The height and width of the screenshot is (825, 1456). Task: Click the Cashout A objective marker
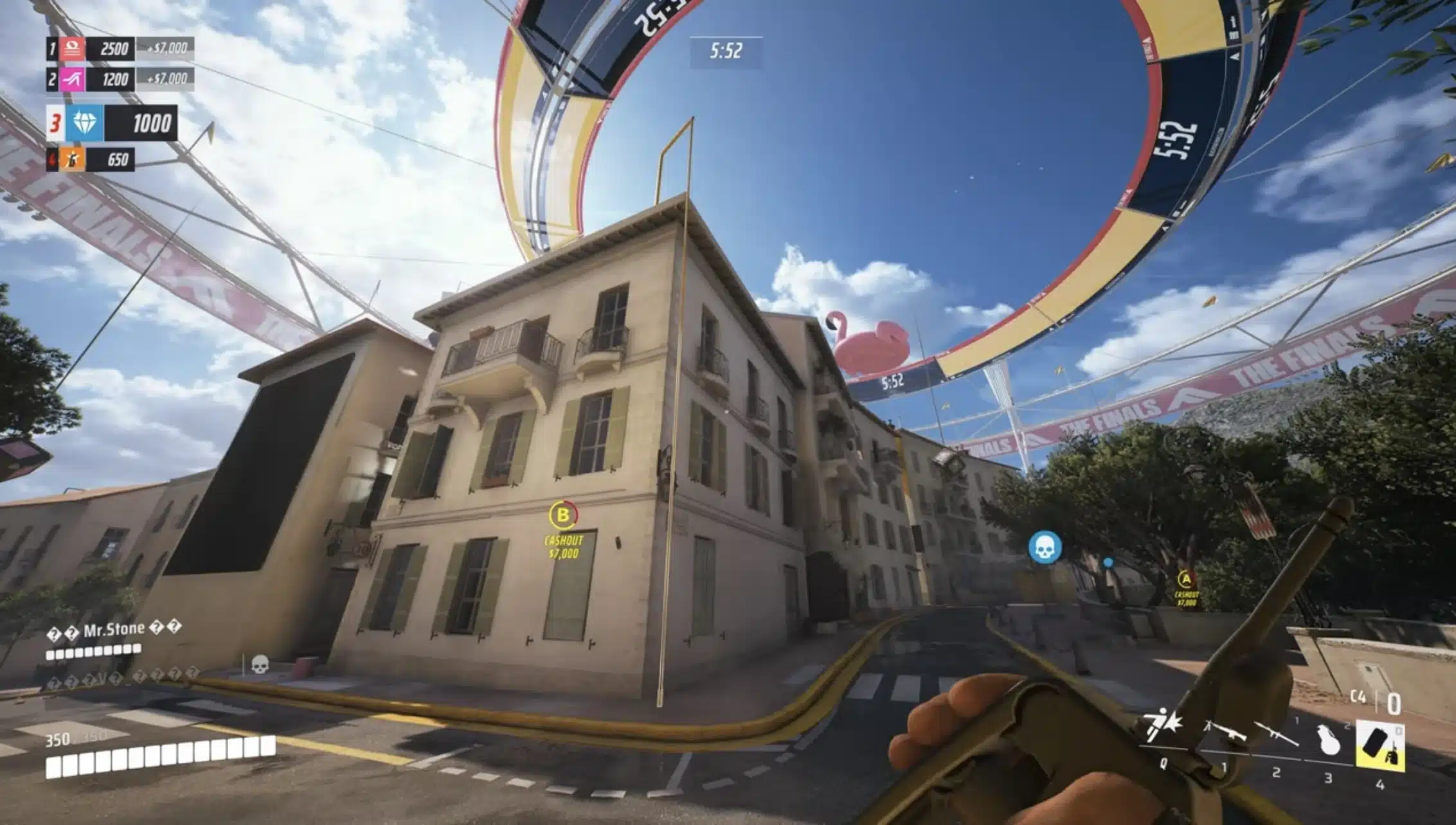pos(1186,580)
